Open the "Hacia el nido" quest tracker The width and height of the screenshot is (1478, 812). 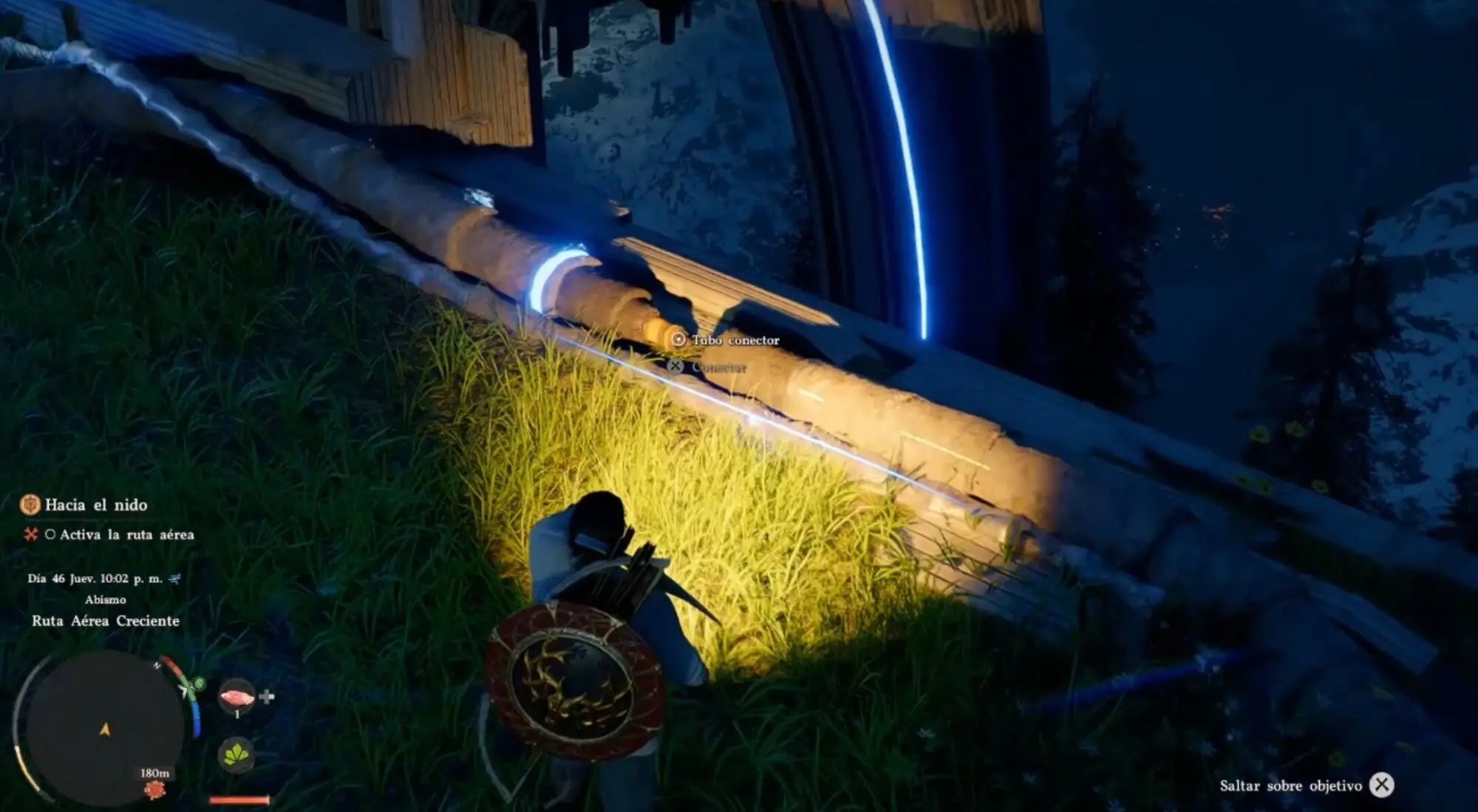96,505
